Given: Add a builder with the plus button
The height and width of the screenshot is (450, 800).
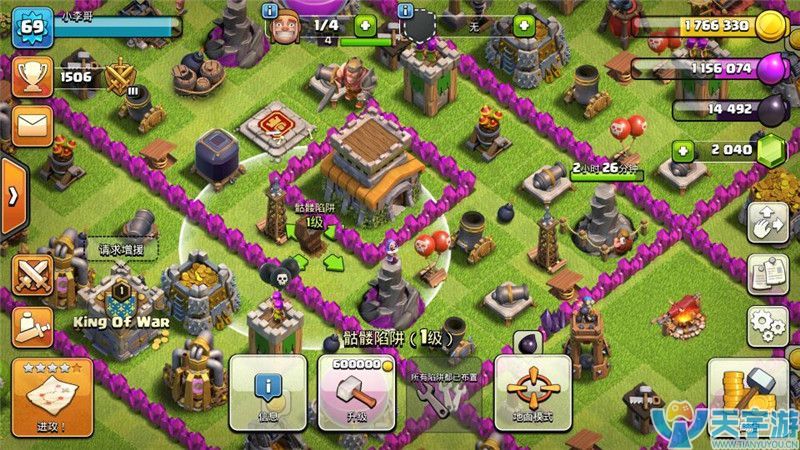Looking at the screenshot, I should tap(365, 26).
